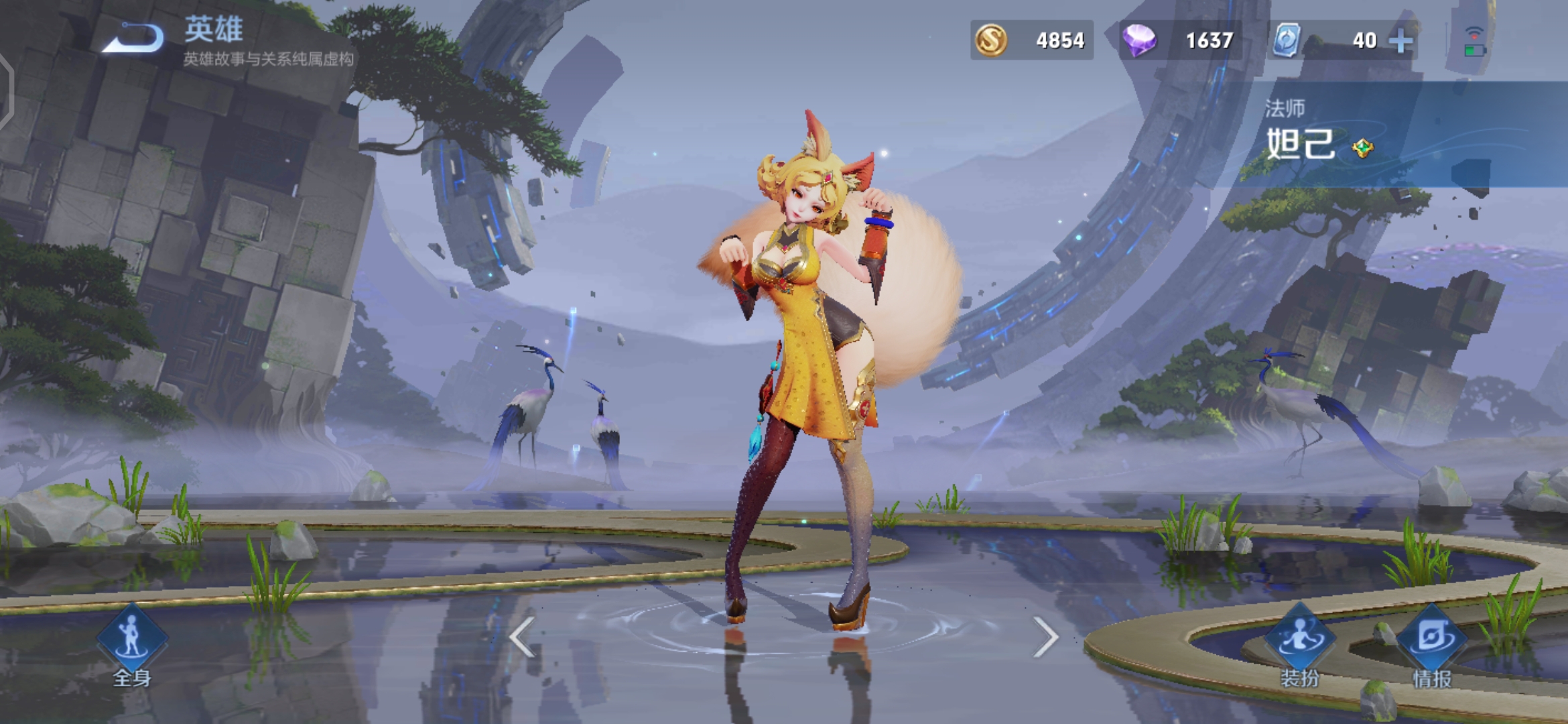Image resolution: width=1568 pixels, height=724 pixels.
Task: Go back using the return arrow
Action: 134,38
